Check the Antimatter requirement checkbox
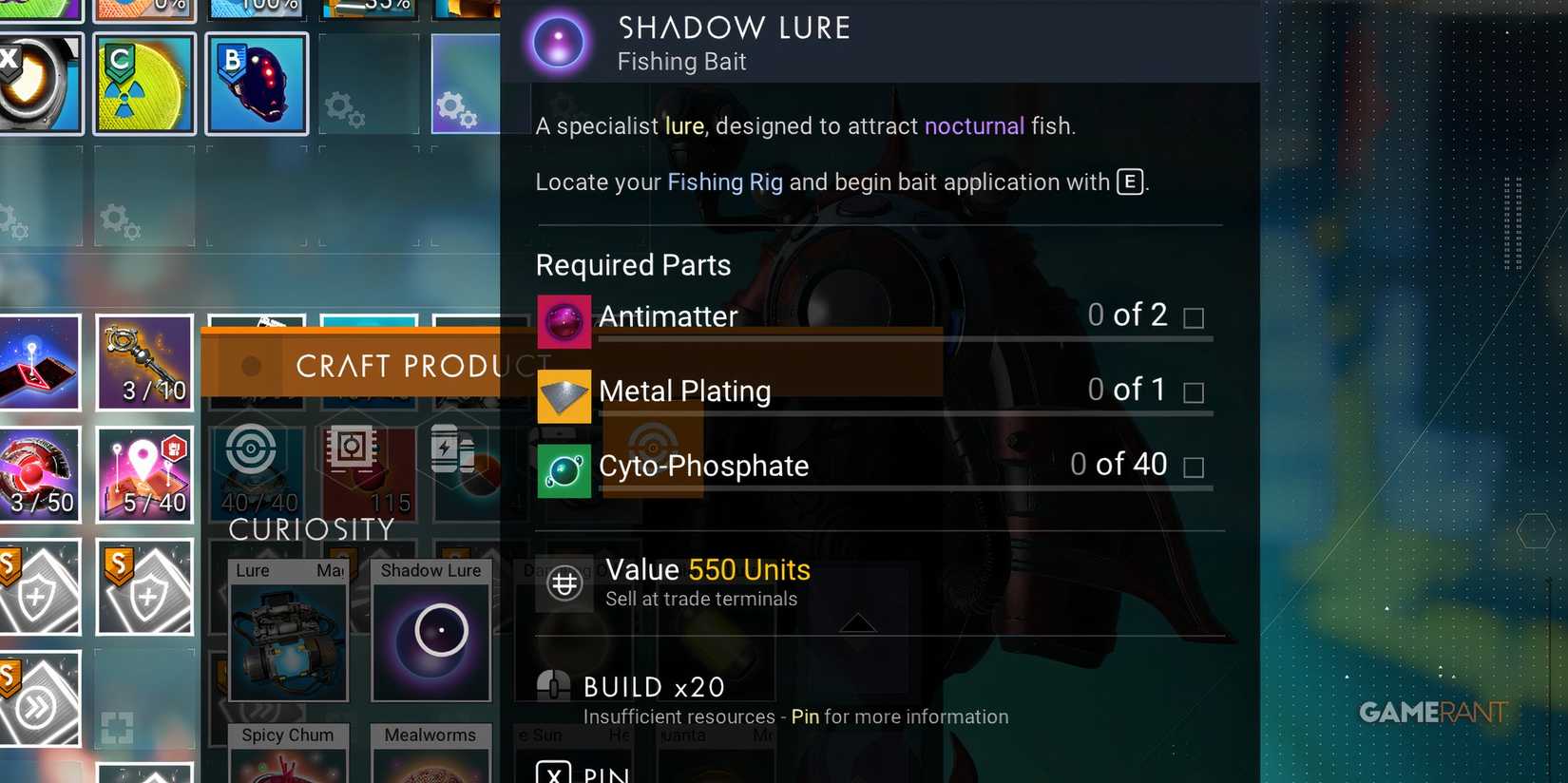 pyautogui.click(x=1194, y=319)
